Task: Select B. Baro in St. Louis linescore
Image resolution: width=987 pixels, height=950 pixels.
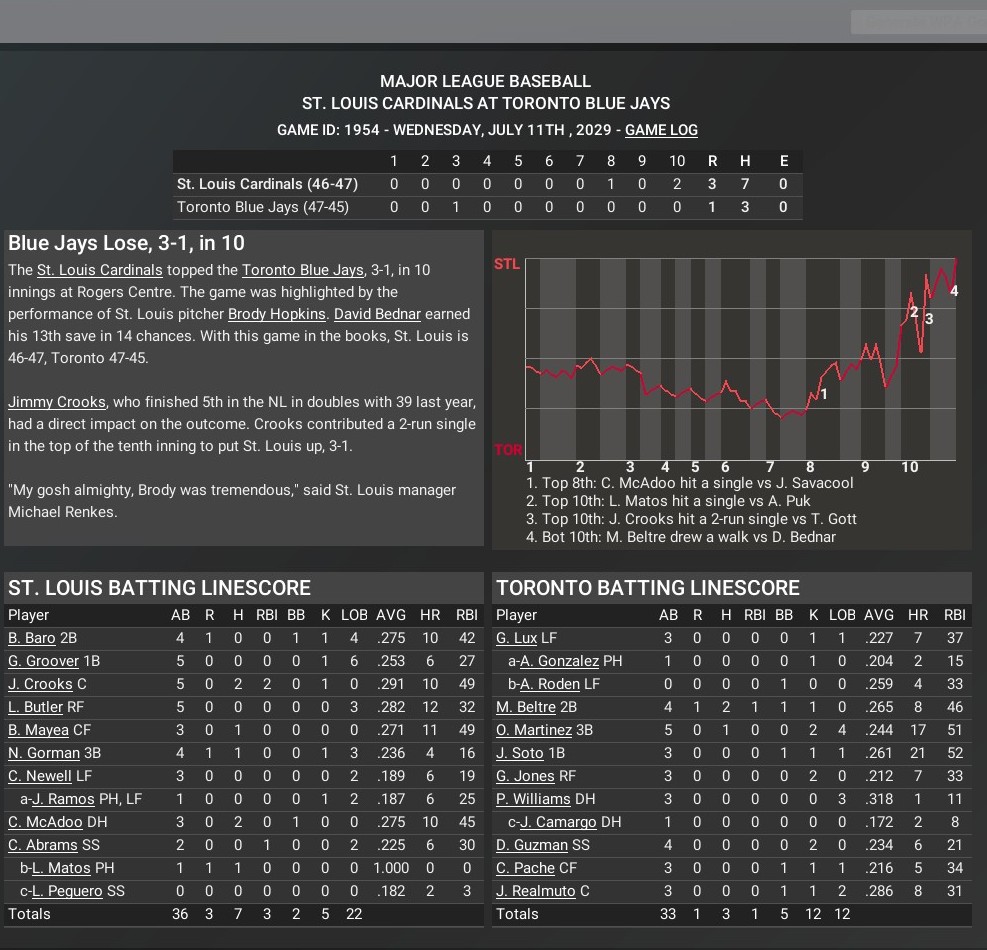Action: click(32, 638)
